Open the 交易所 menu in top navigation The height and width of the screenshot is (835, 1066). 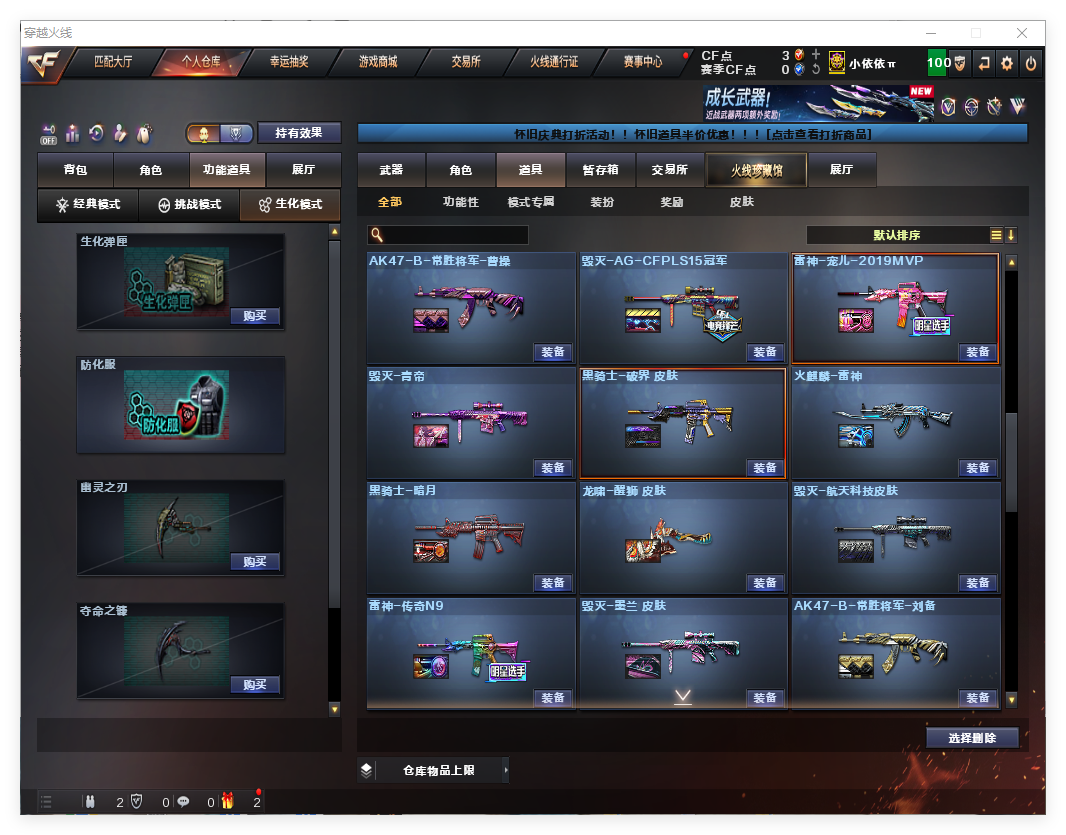coord(465,62)
